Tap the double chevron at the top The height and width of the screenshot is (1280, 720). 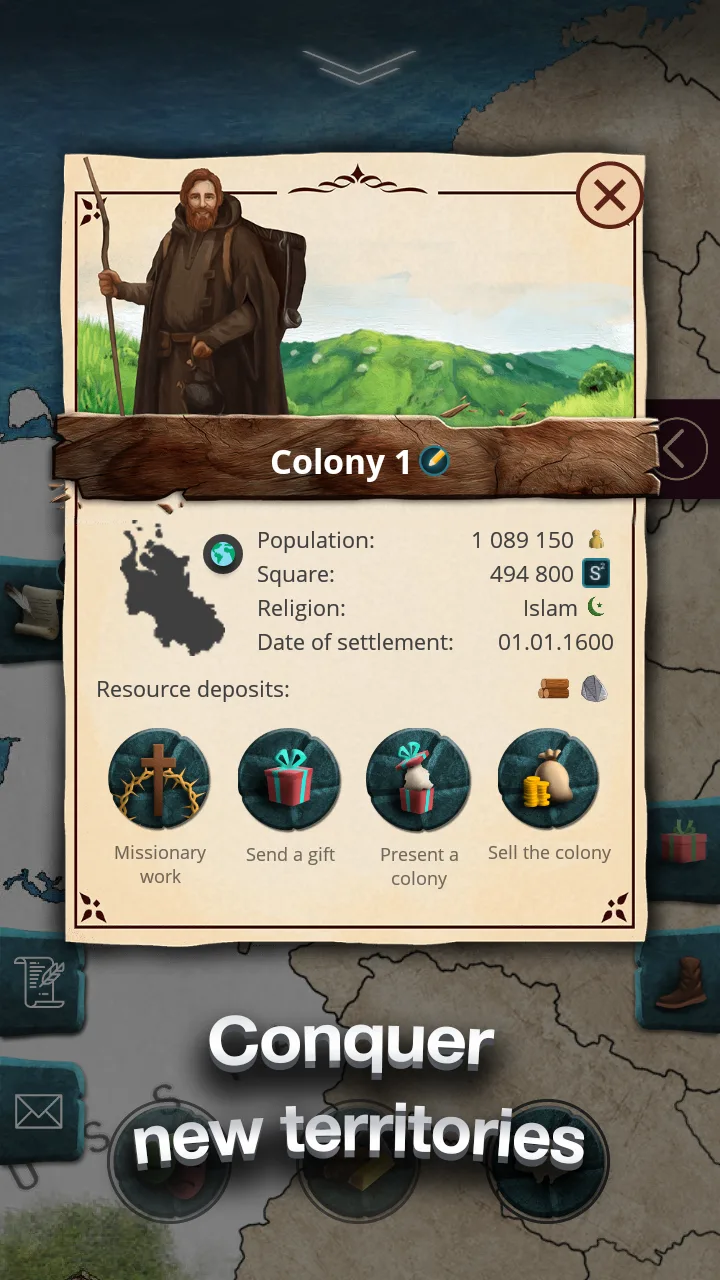click(359, 66)
